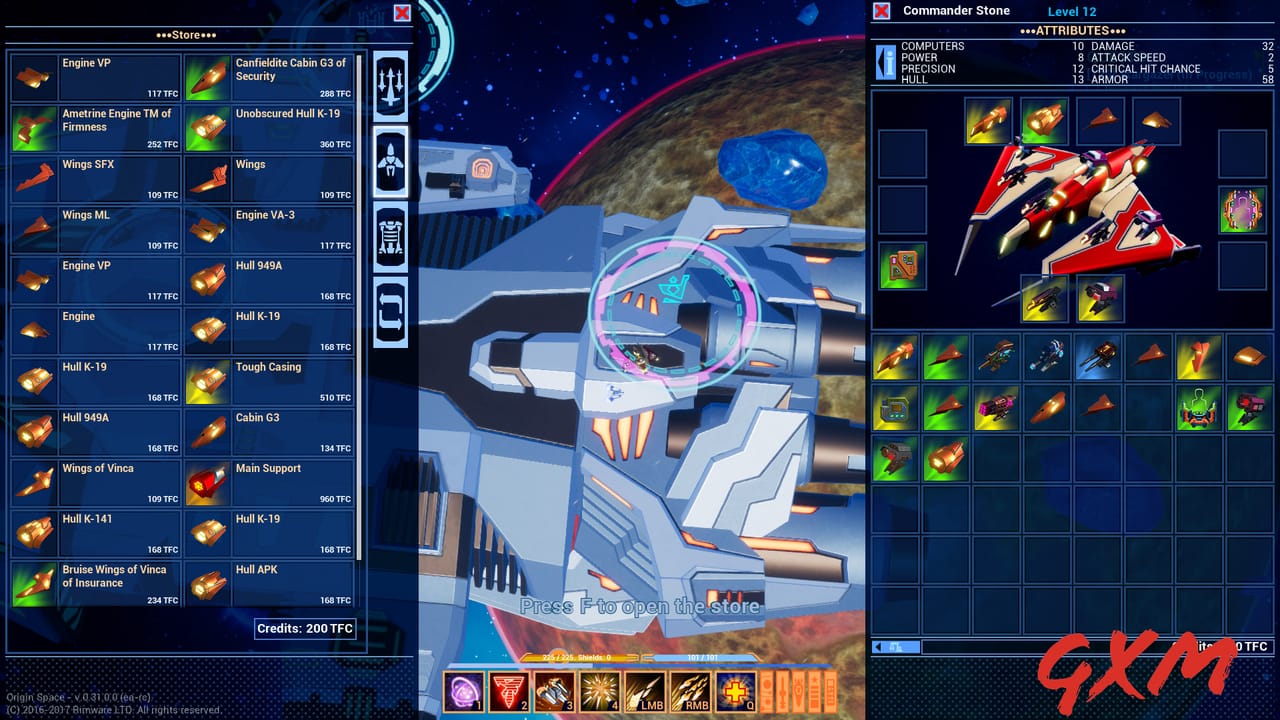
Task: Select the healing cross consumable on Q slot
Action: [736, 690]
